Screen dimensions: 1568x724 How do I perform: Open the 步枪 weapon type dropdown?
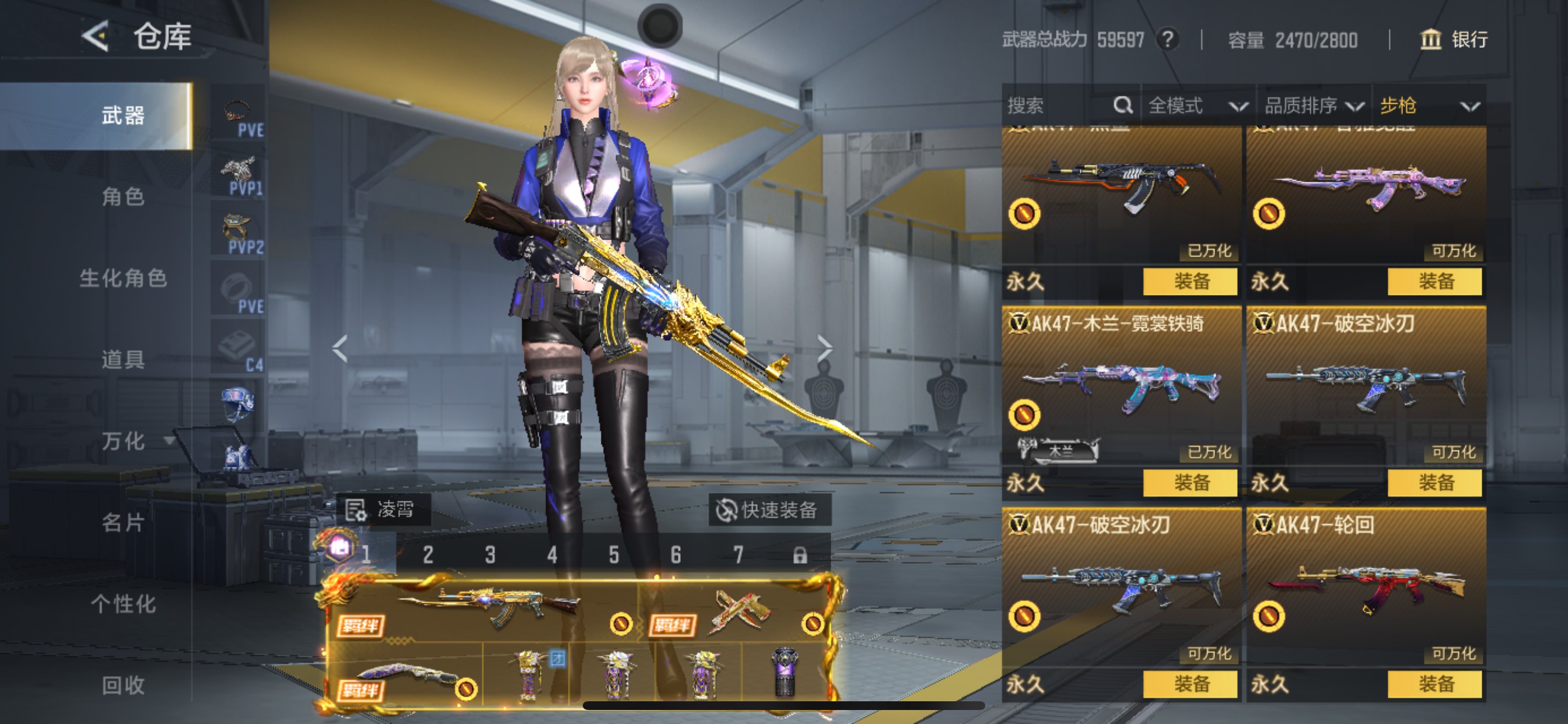tap(1428, 106)
